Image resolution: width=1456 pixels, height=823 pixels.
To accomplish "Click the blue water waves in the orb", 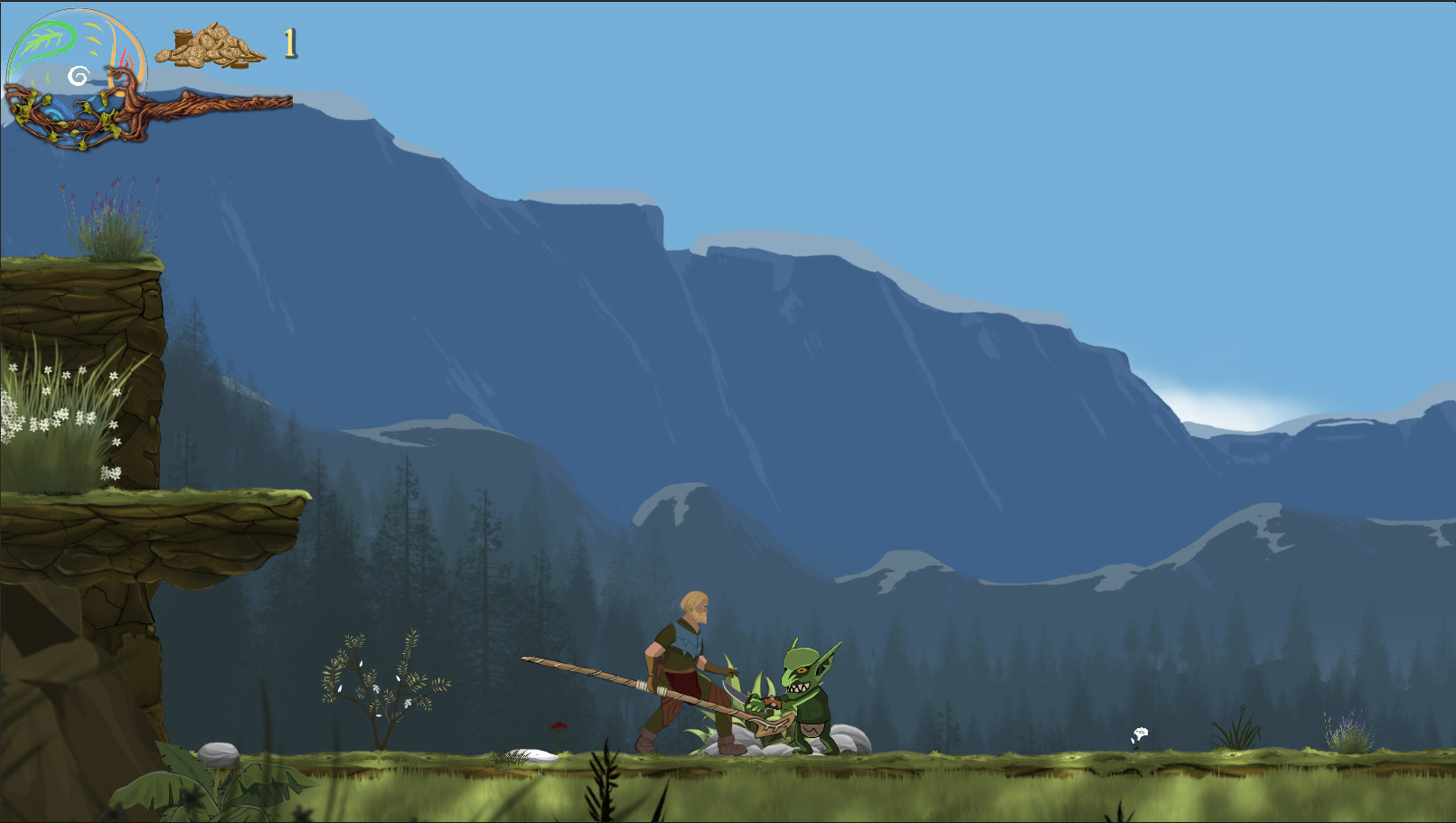I will 55,114.
